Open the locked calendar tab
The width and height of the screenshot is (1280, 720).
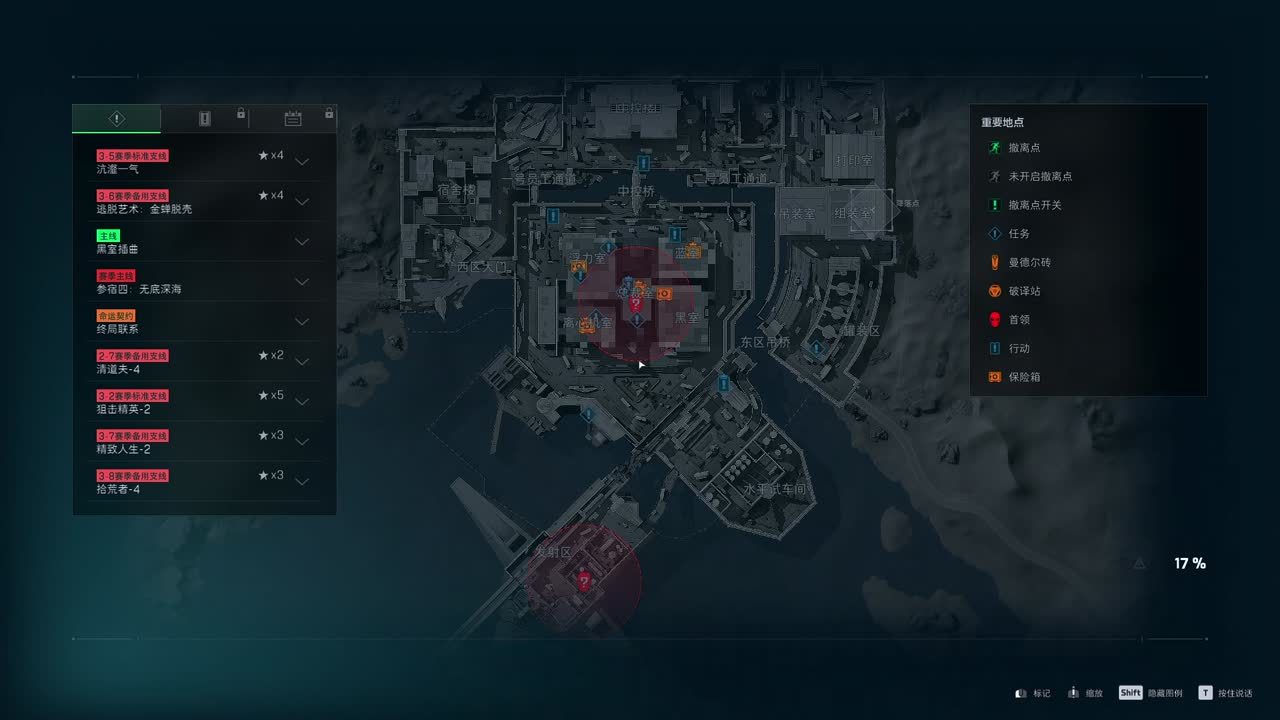[x=293, y=119]
